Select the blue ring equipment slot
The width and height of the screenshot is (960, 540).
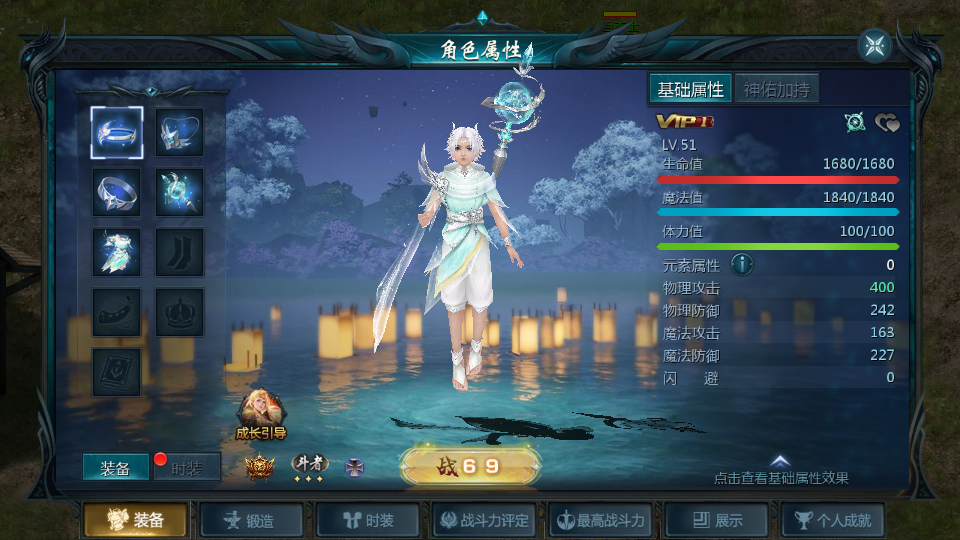click(x=117, y=192)
